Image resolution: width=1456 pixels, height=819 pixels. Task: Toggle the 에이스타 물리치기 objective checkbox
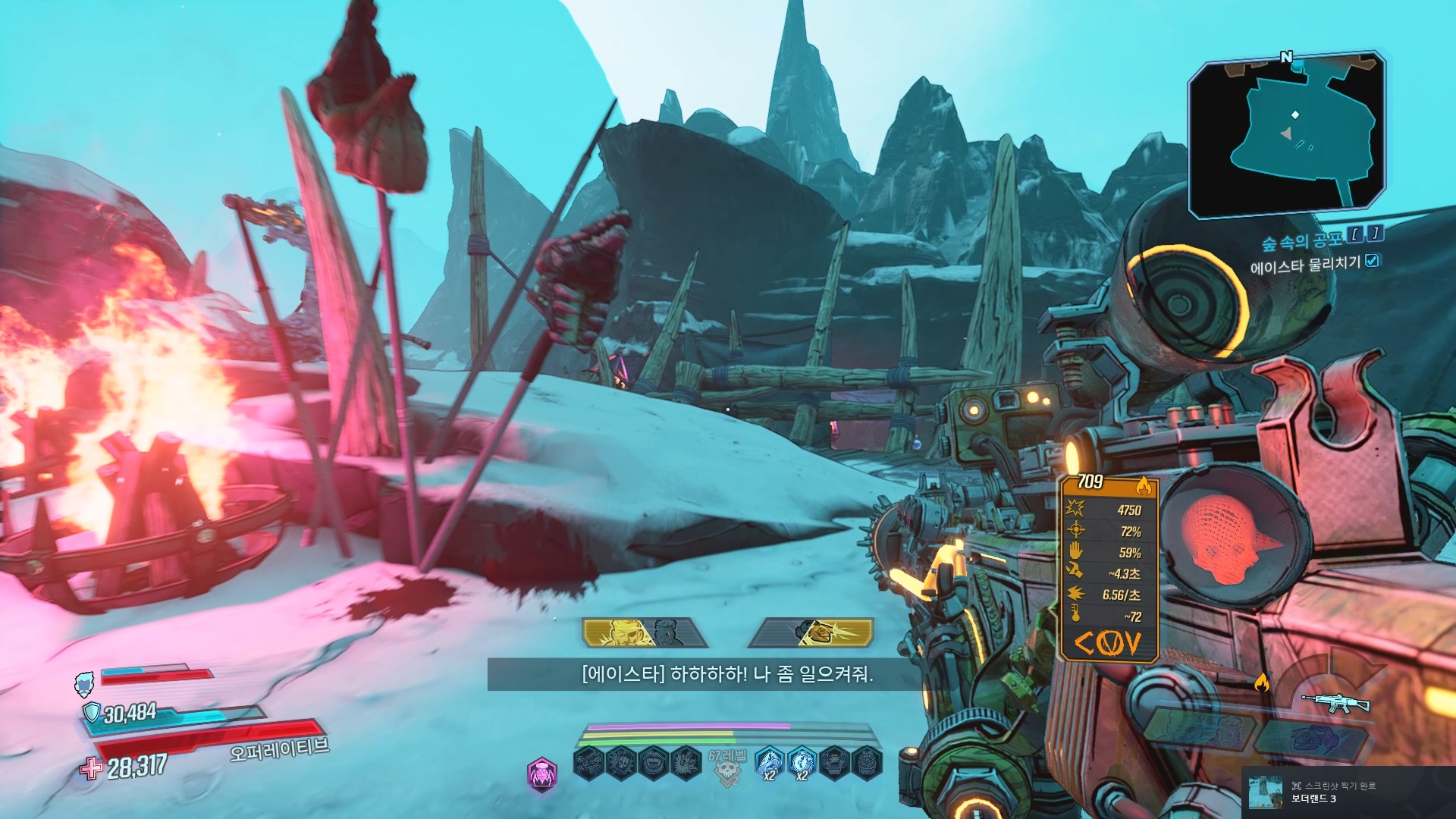(x=1372, y=261)
